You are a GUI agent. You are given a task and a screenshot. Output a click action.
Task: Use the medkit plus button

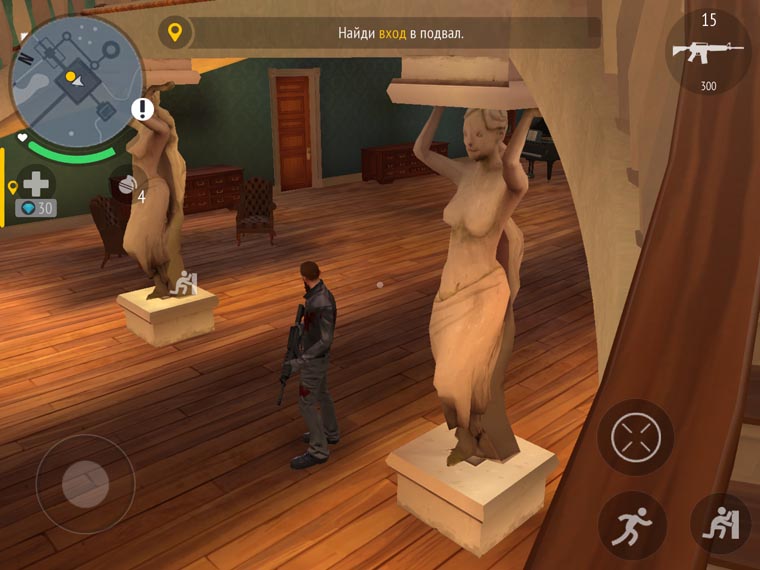coord(36,184)
